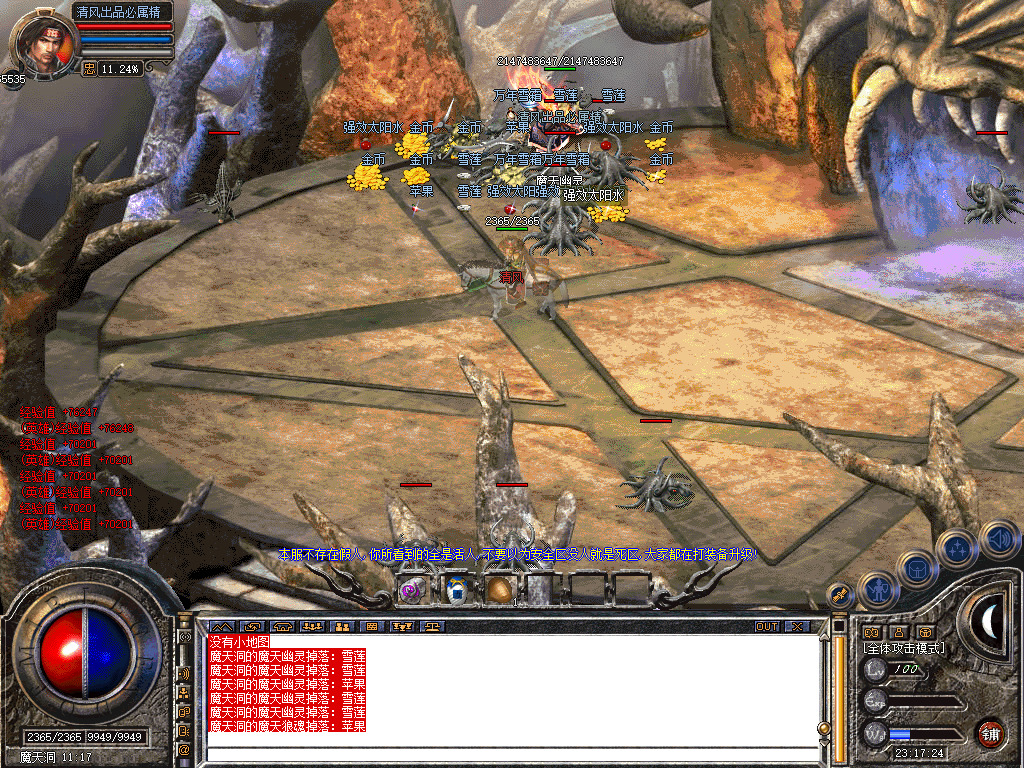
Task: Click the @ icon beside the chat box
Action: click(x=185, y=749)
